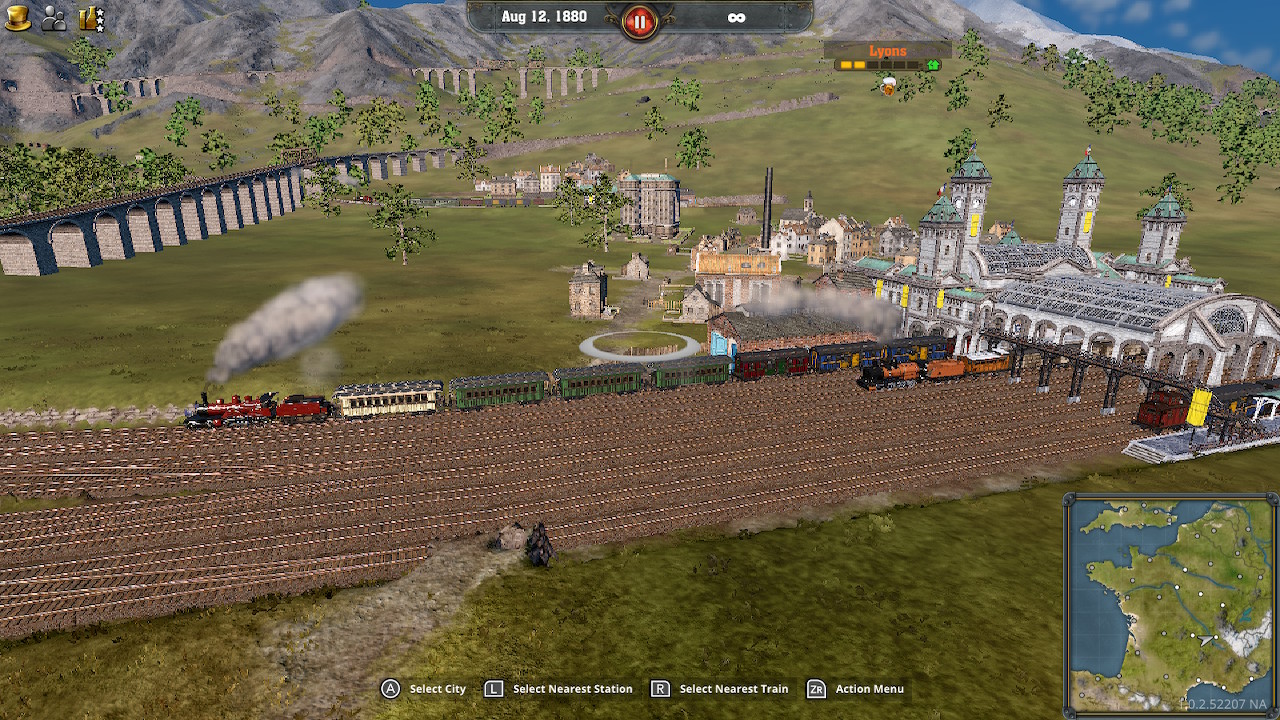This screenshot has height=720, width=1280.
Task: Select the Lyons city name label
Action: tap(888, 50)
